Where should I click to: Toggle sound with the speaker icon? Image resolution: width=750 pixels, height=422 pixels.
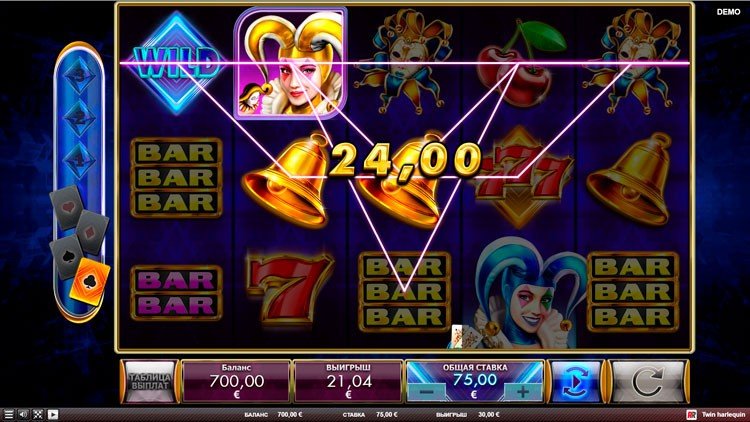coord(23,414)
